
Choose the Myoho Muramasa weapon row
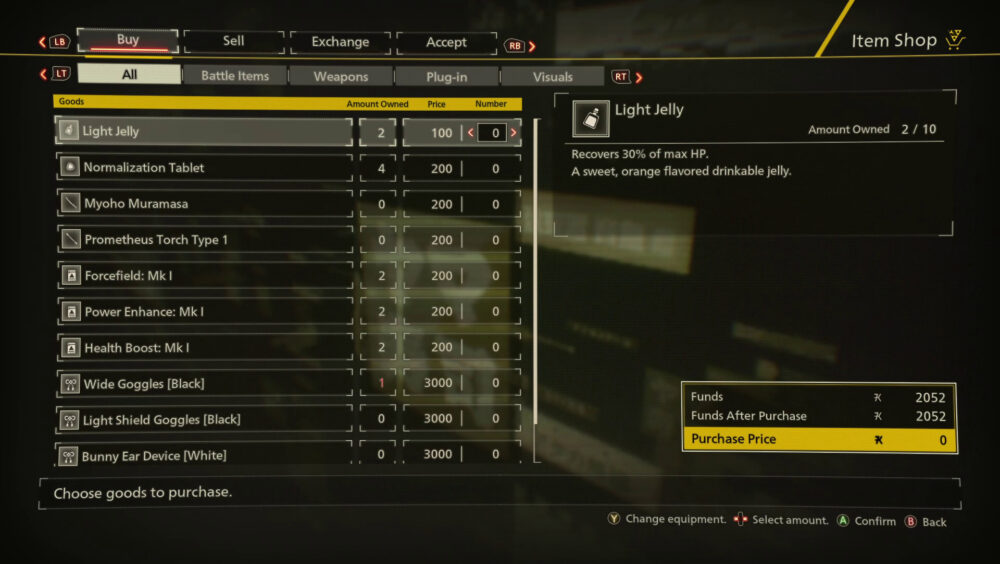point(204,204)
